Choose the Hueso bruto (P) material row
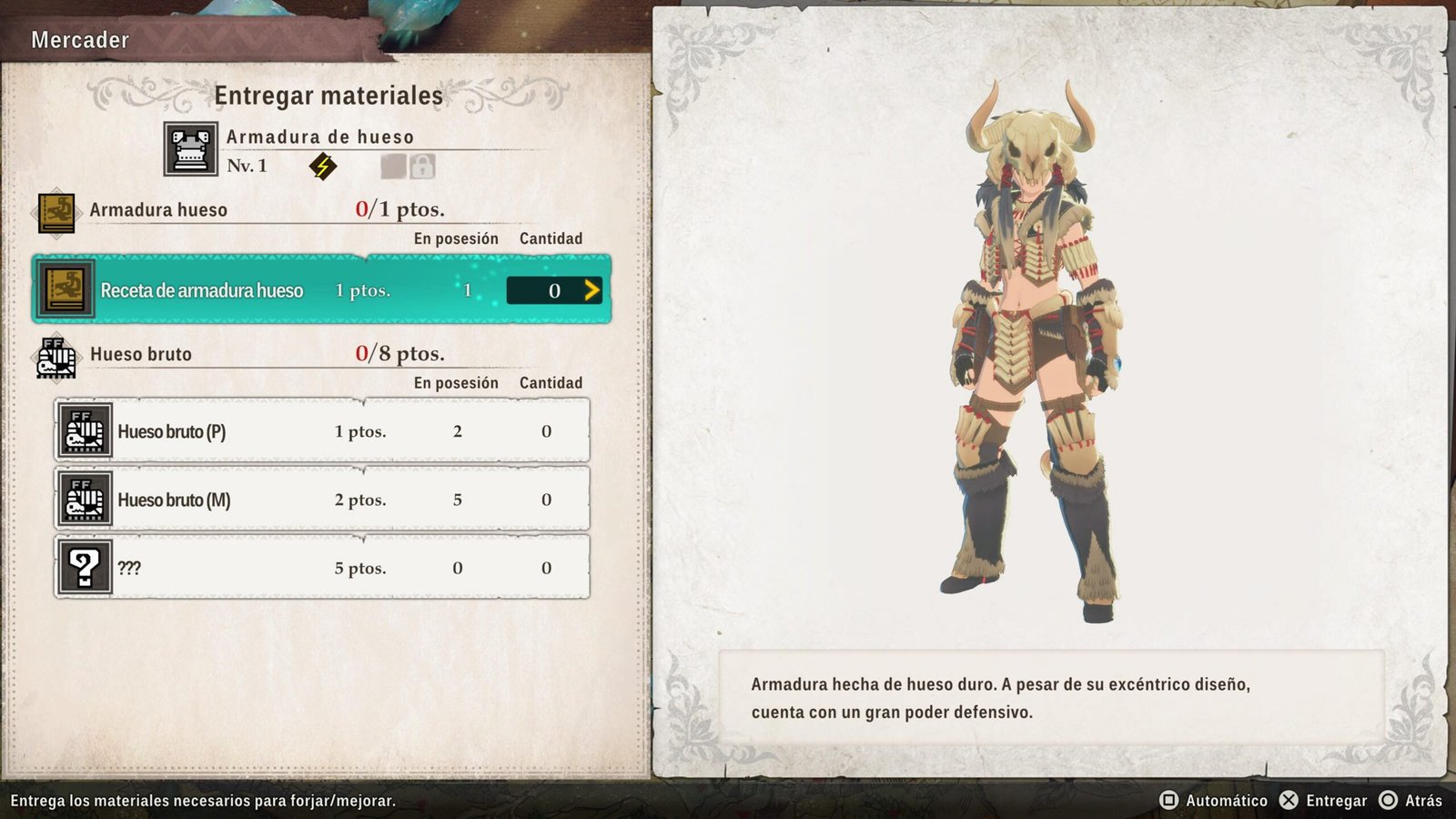1456x819 pixels. point(321,431)
